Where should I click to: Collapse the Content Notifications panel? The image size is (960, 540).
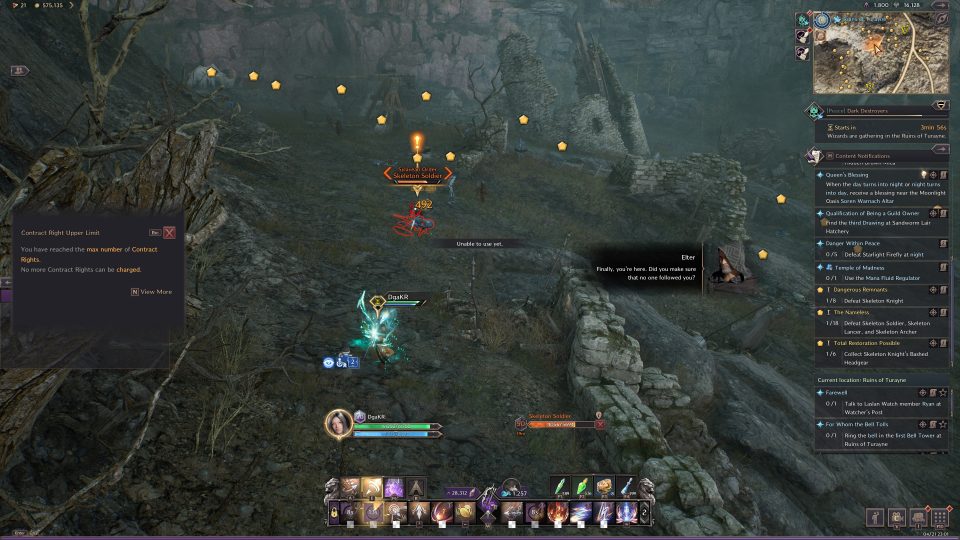(941, 155)
